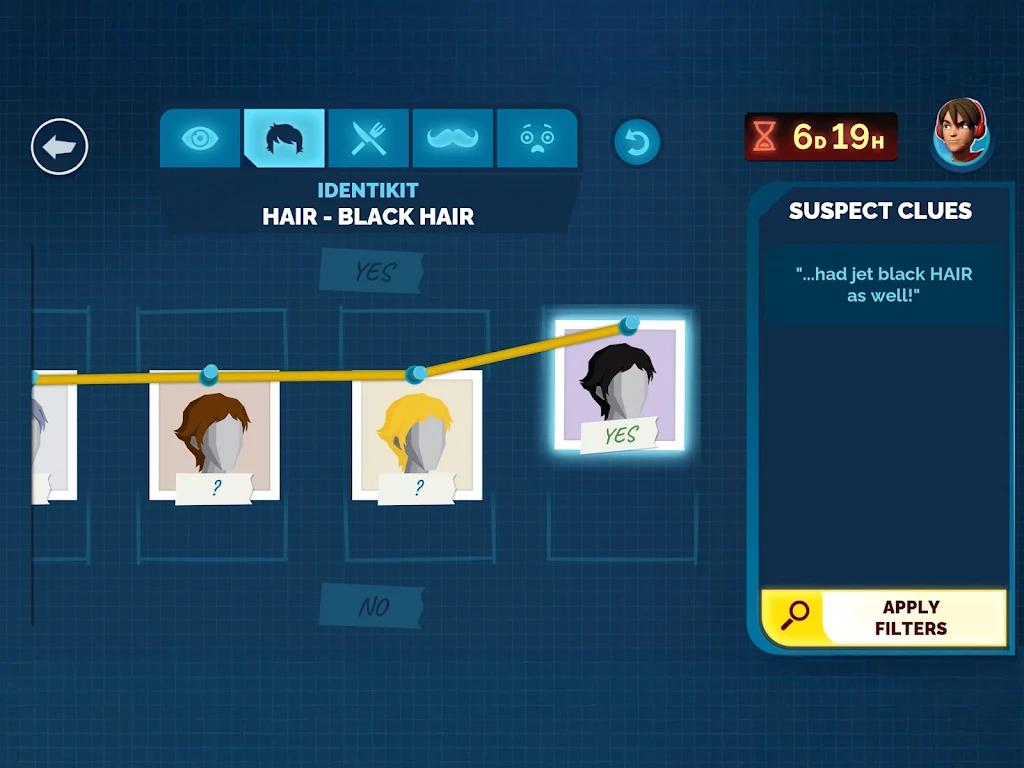Open the player avatar portrait
The height and width of the screenshot is (768, 1024).
(962, 134)
